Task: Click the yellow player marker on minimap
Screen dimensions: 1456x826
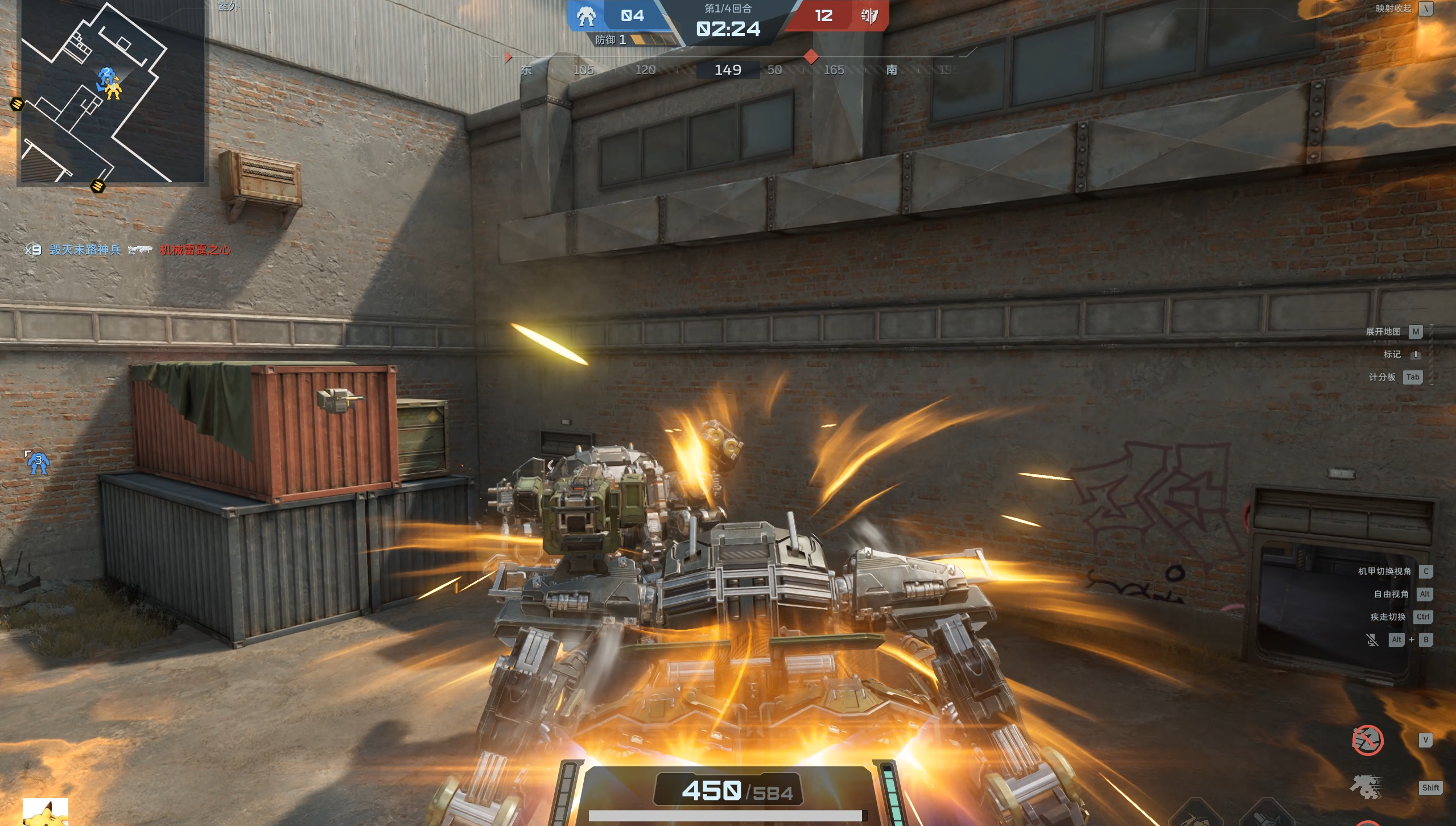Action: (114, 90)
